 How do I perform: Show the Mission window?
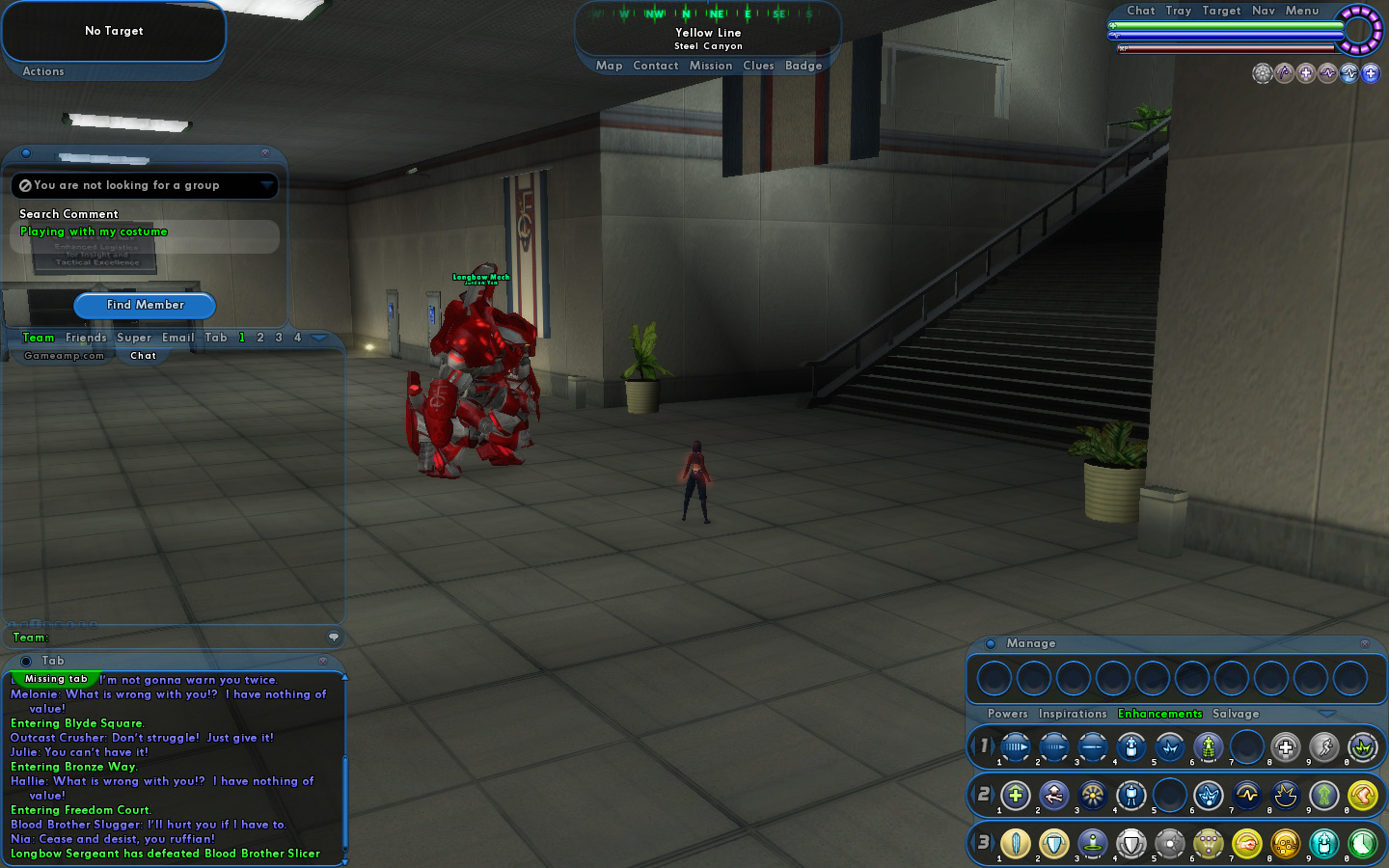(x=711, y=66)
